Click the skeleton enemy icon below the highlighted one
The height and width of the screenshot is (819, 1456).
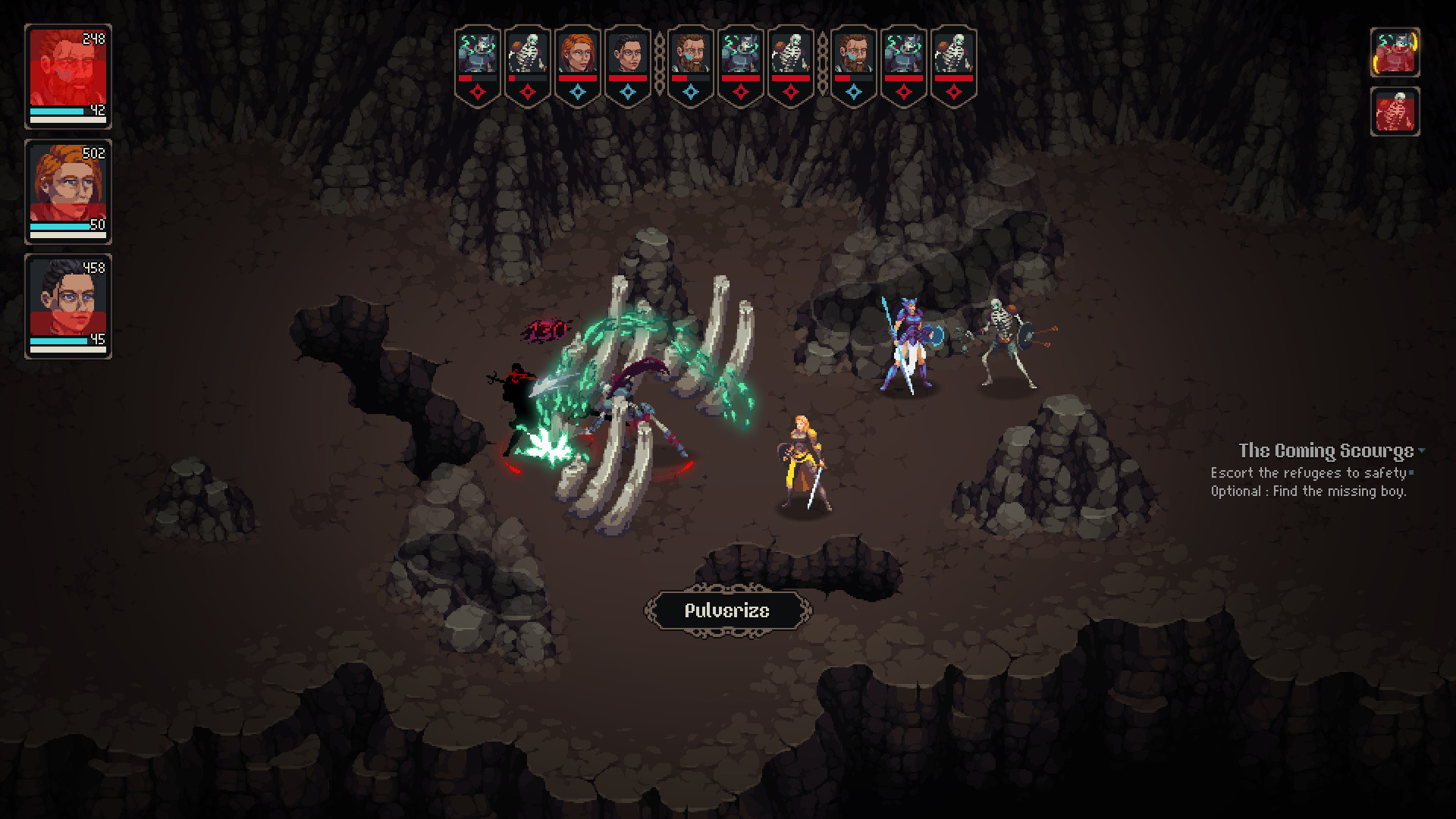1395,112
